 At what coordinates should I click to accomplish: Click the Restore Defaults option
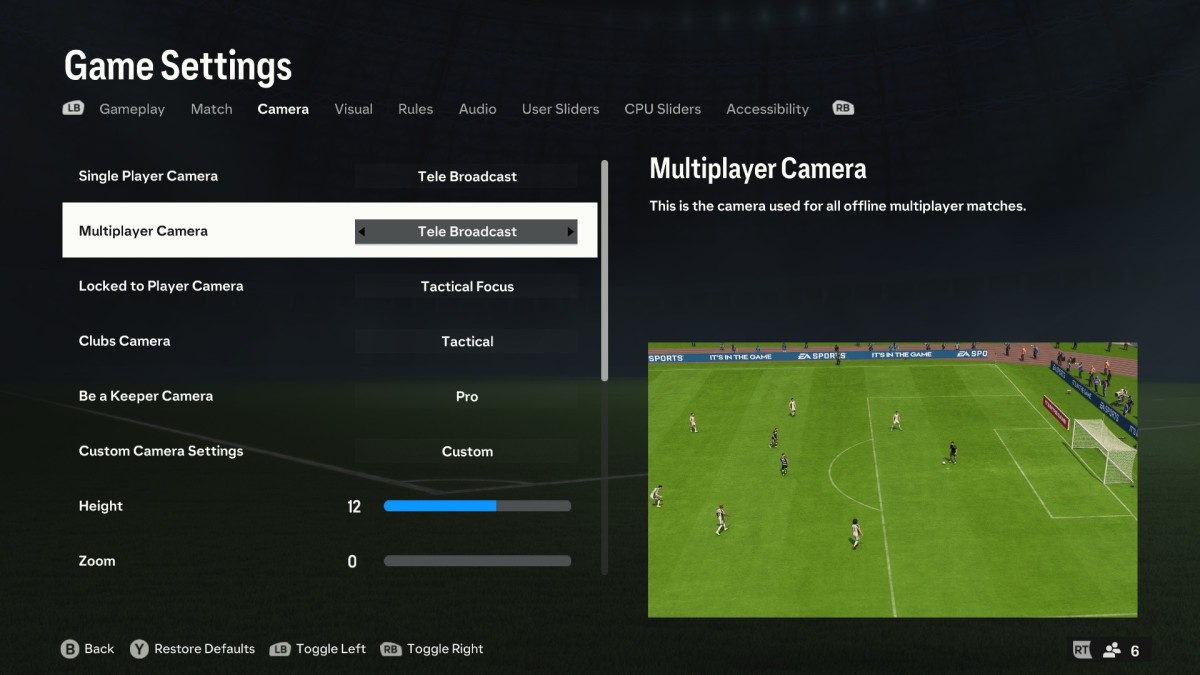pos(204,649)
